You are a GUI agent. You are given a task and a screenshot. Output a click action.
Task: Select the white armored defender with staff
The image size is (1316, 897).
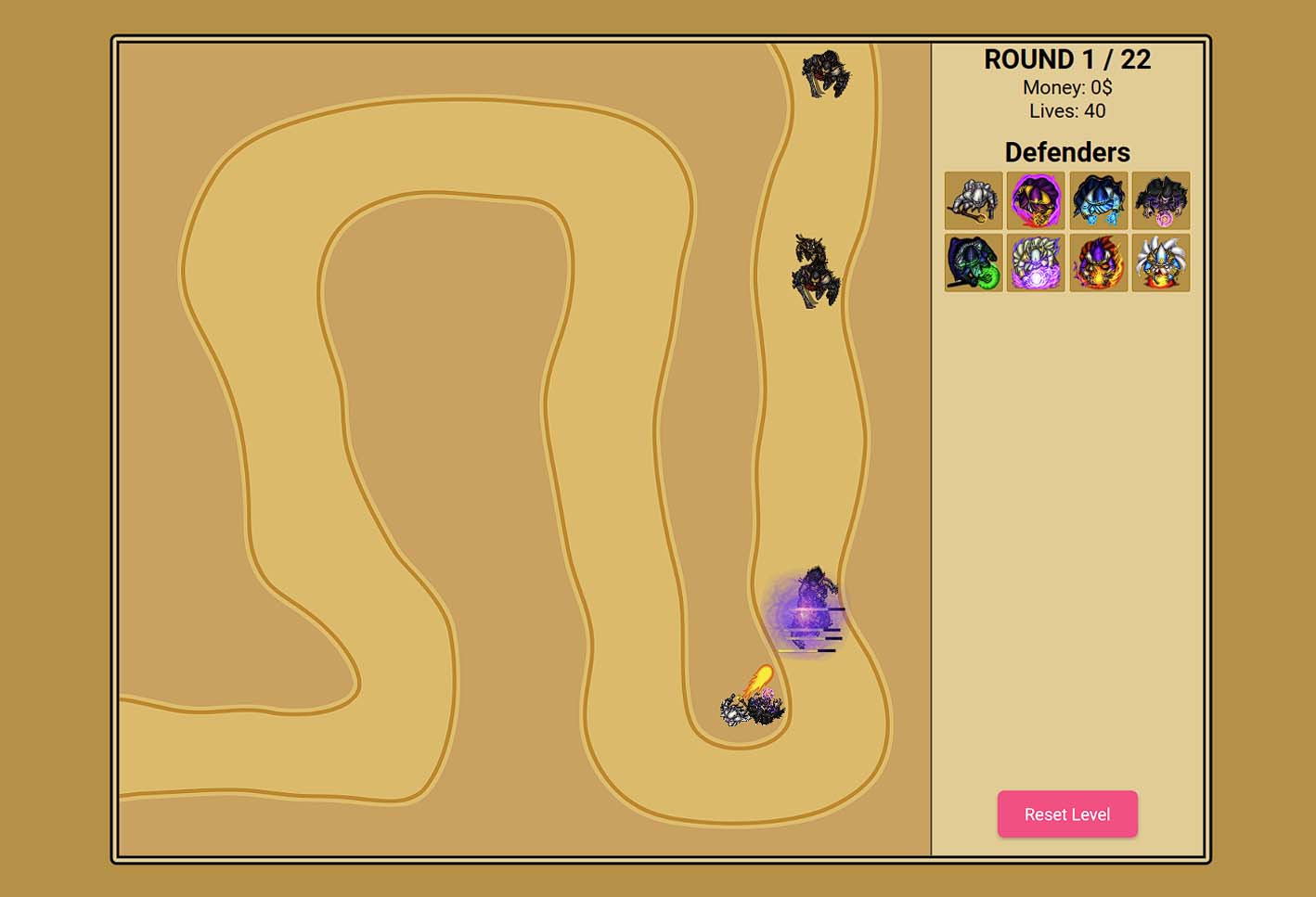coord(974,200)
